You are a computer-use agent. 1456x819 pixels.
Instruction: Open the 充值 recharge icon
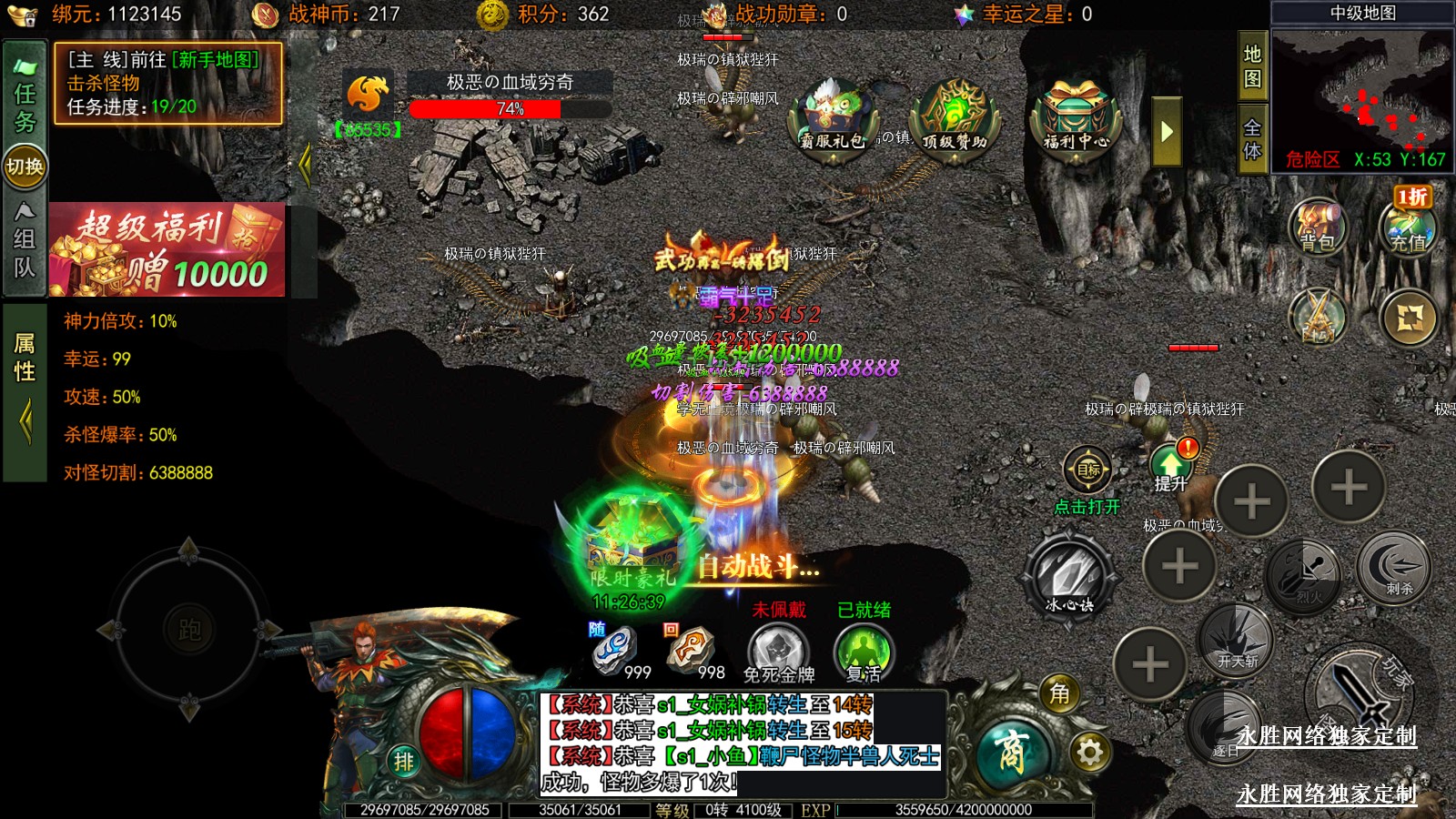click(1407, 226)
